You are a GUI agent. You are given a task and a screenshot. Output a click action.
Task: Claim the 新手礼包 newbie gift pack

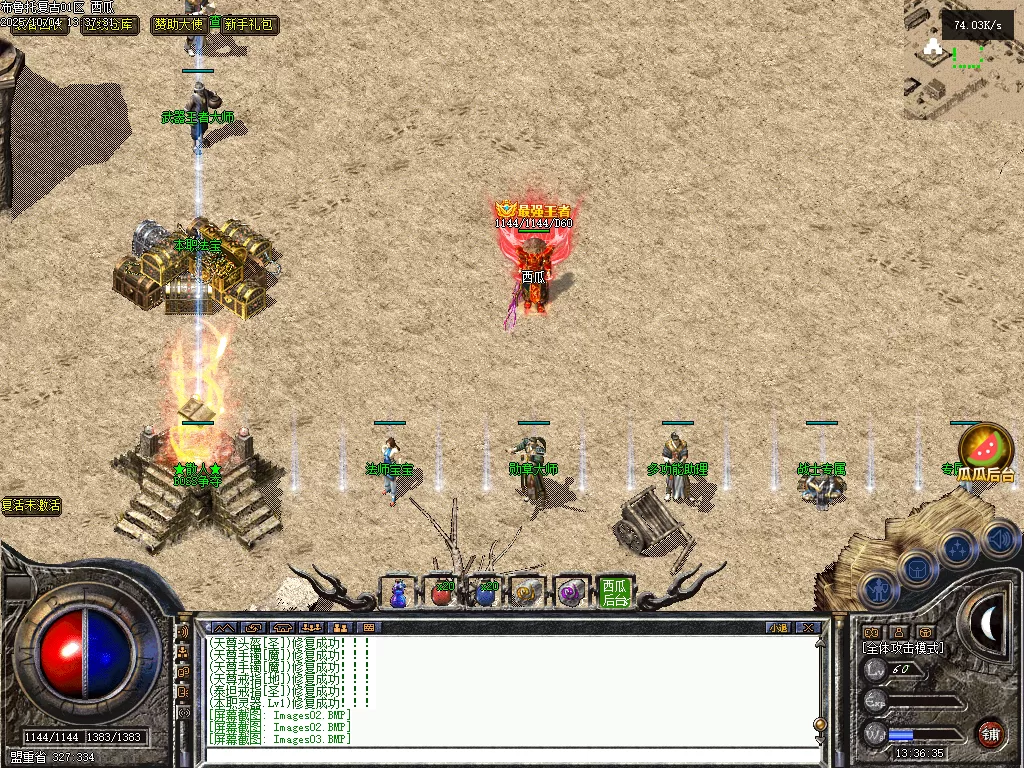point(248,24)
